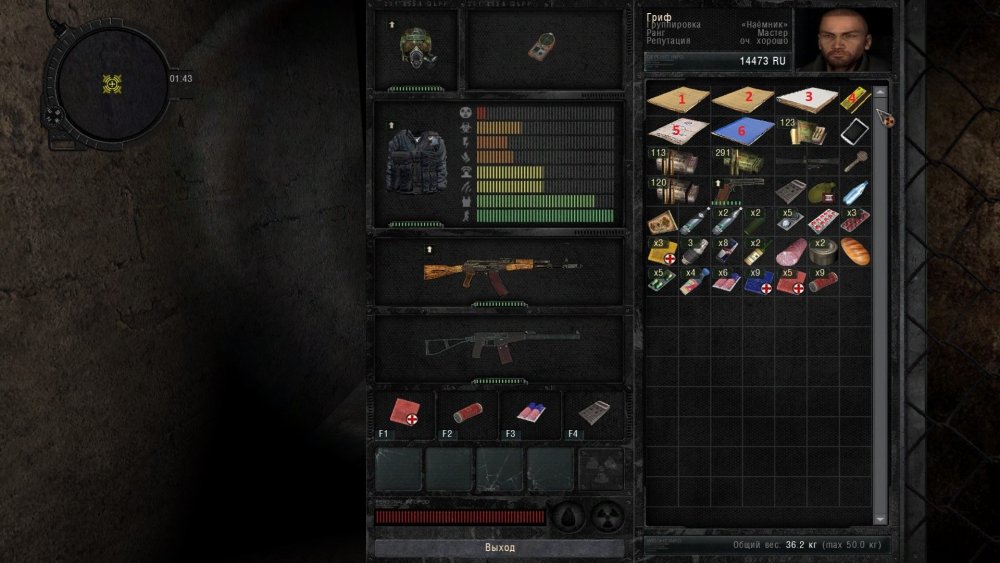Click the white PDA tablet item
Screen dimensions: 1000x563
tap(855, 131)
